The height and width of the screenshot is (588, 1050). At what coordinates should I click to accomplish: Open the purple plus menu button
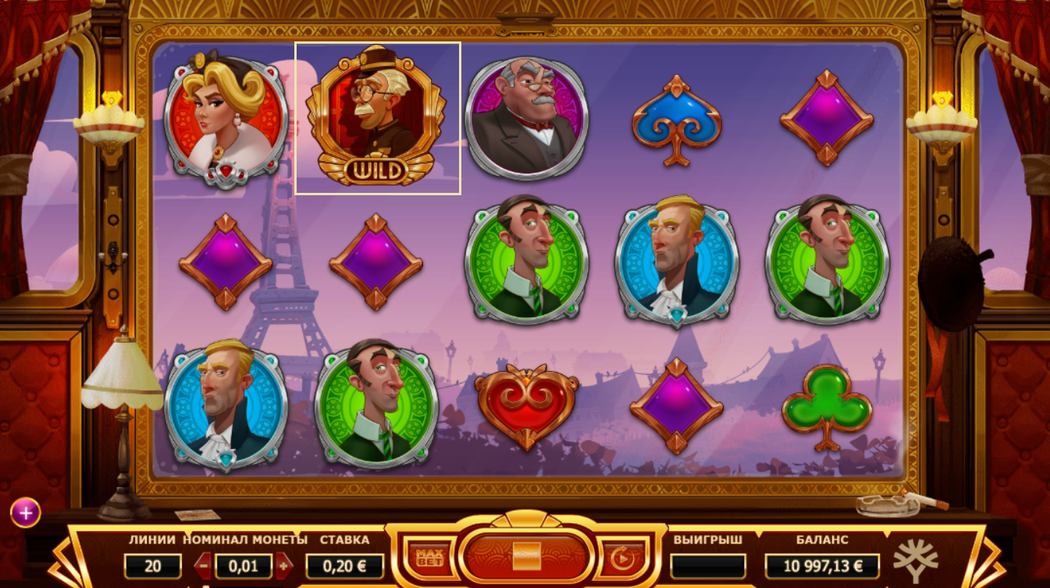25,513
